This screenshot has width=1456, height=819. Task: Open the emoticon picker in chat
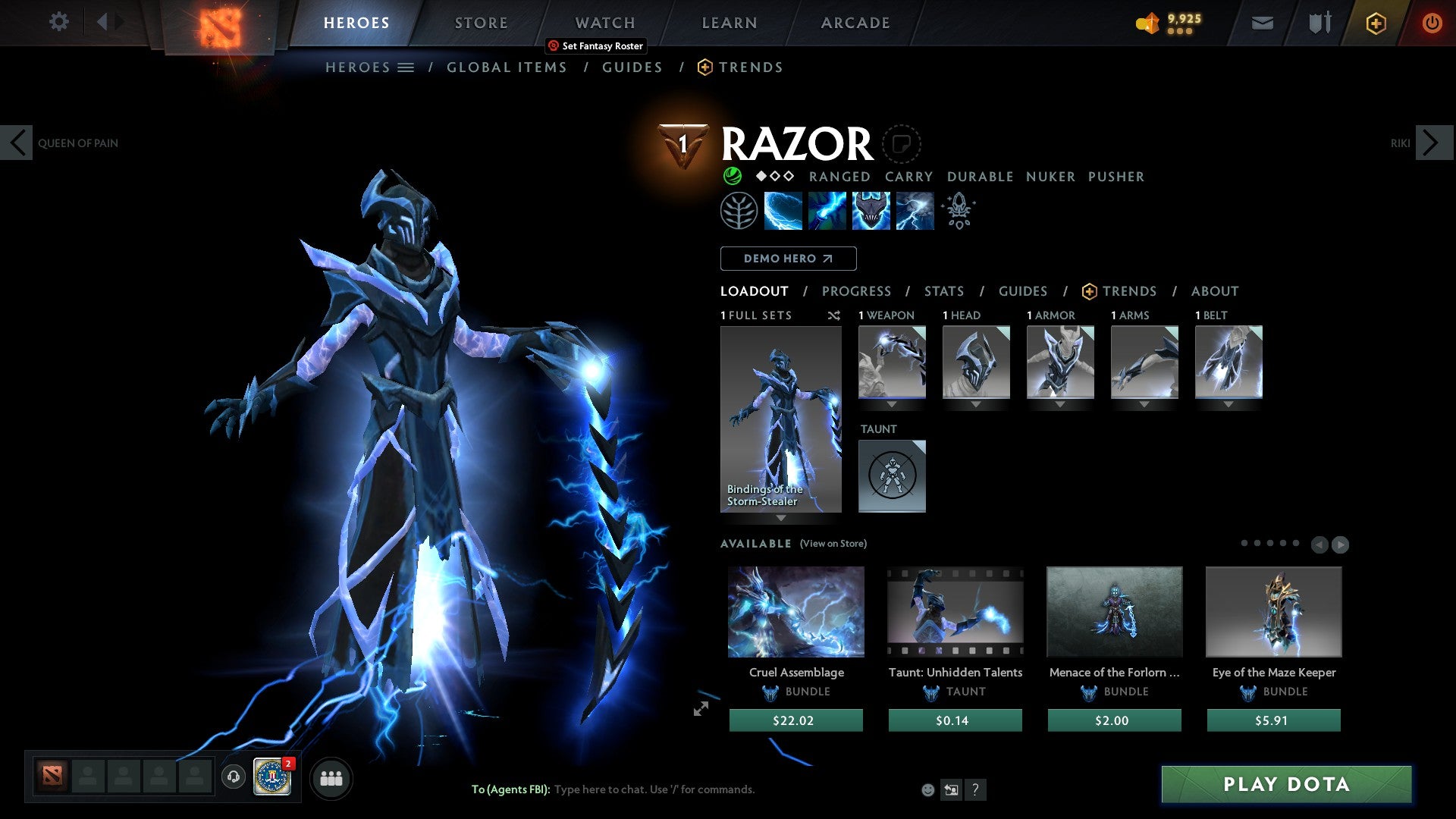927,789
